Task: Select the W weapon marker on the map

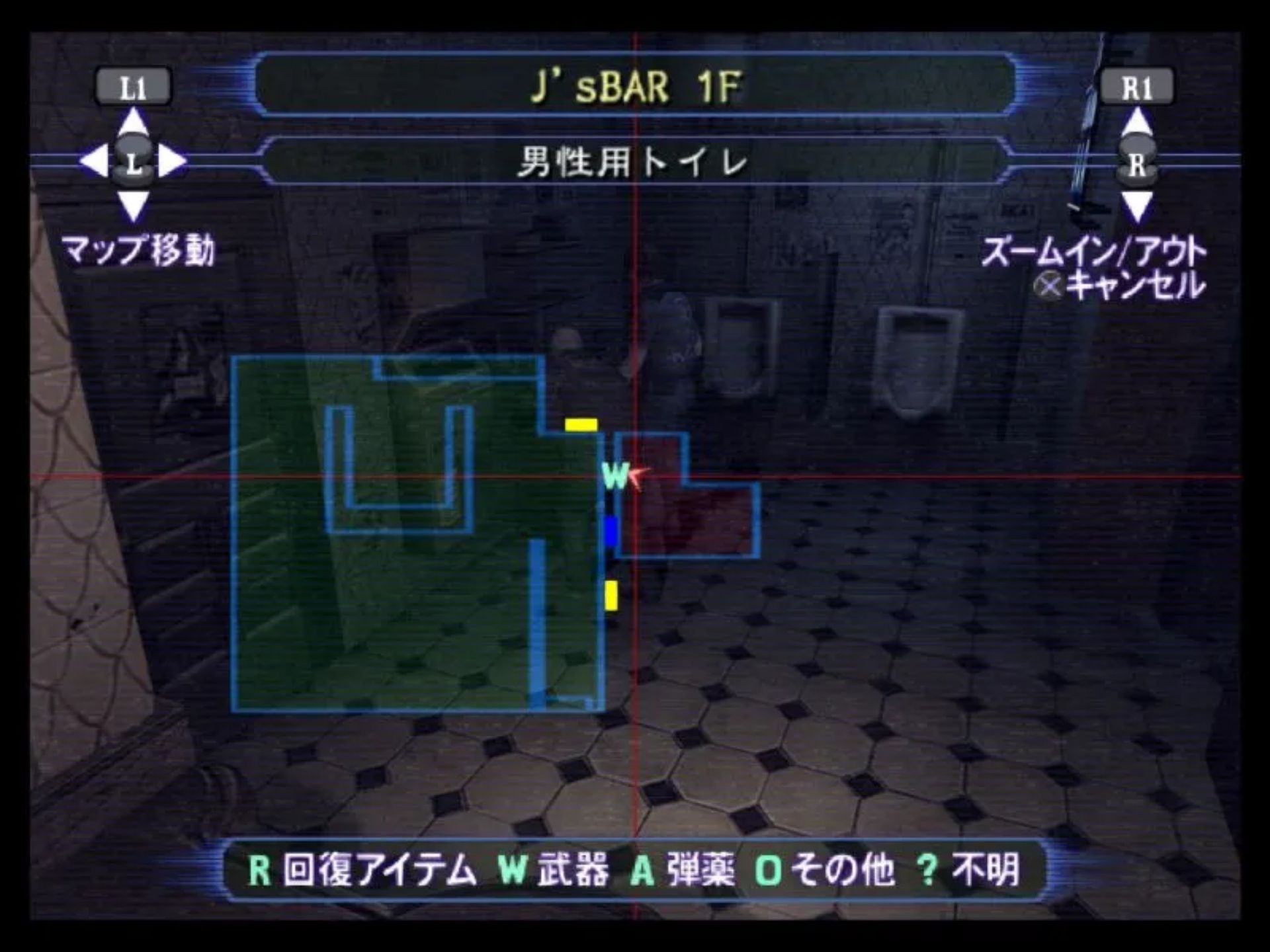Action: (x=615, y=475)
